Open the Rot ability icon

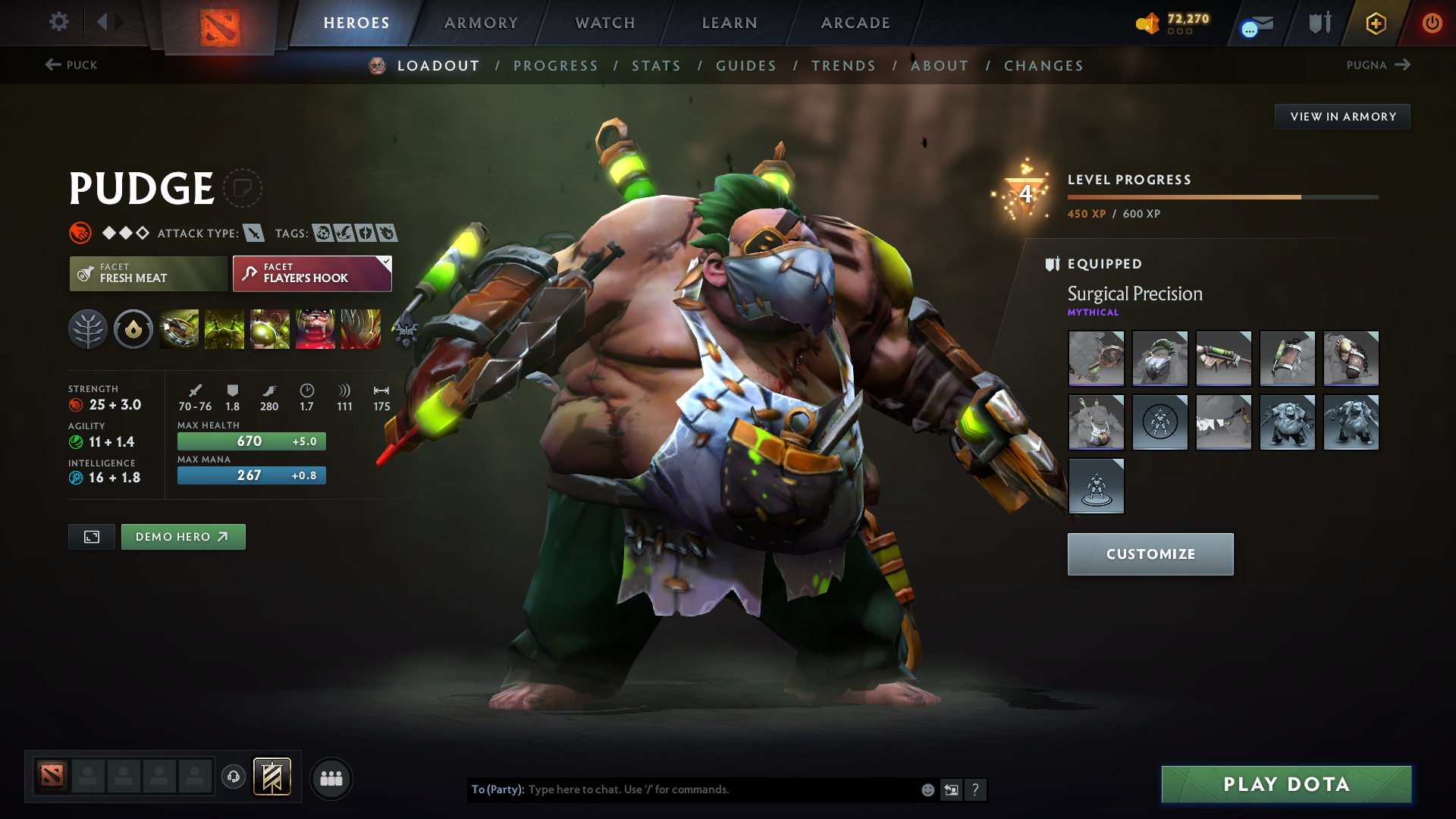click(224, 328)
